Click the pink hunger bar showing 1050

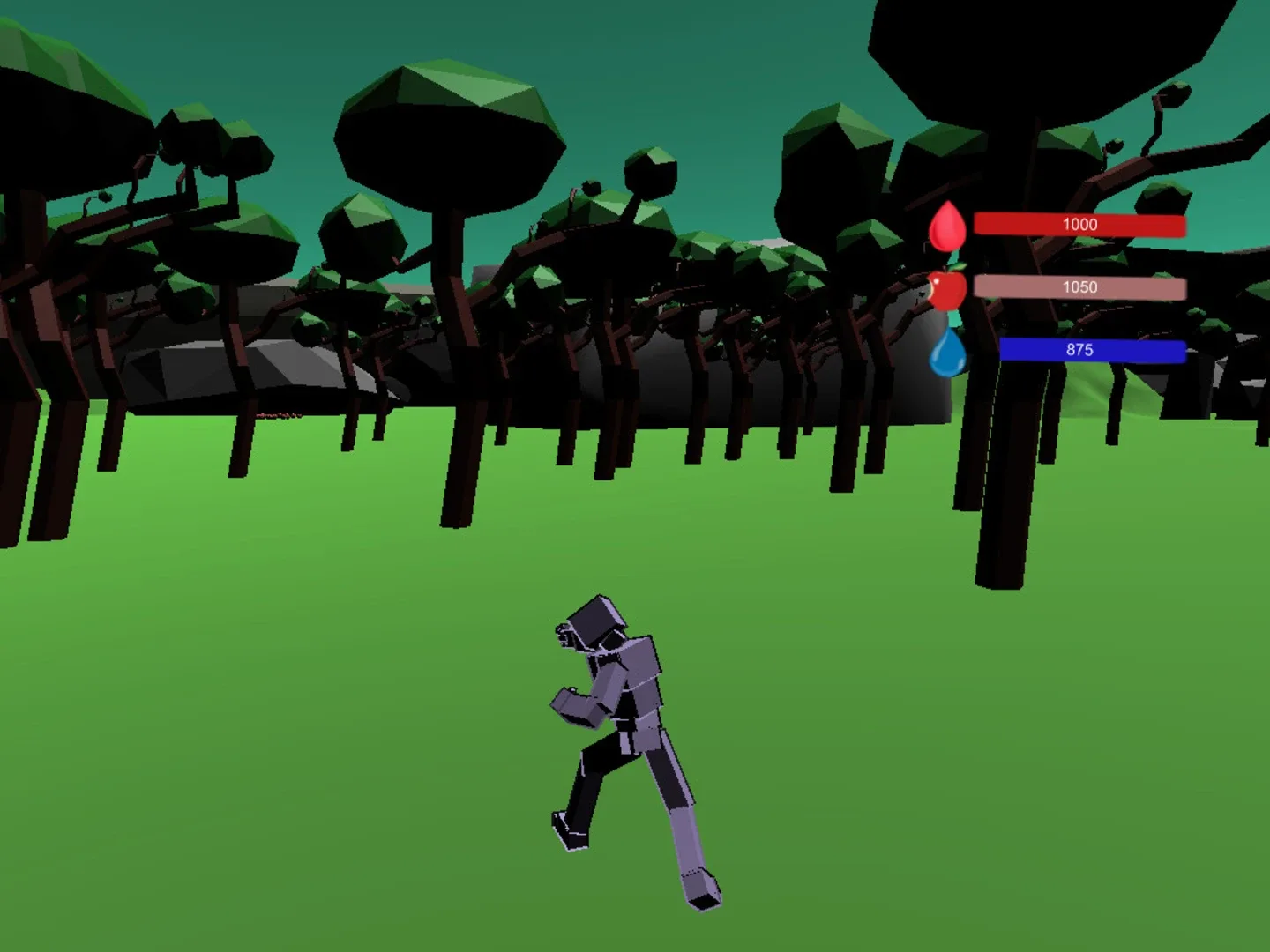tap(1080, 287)
